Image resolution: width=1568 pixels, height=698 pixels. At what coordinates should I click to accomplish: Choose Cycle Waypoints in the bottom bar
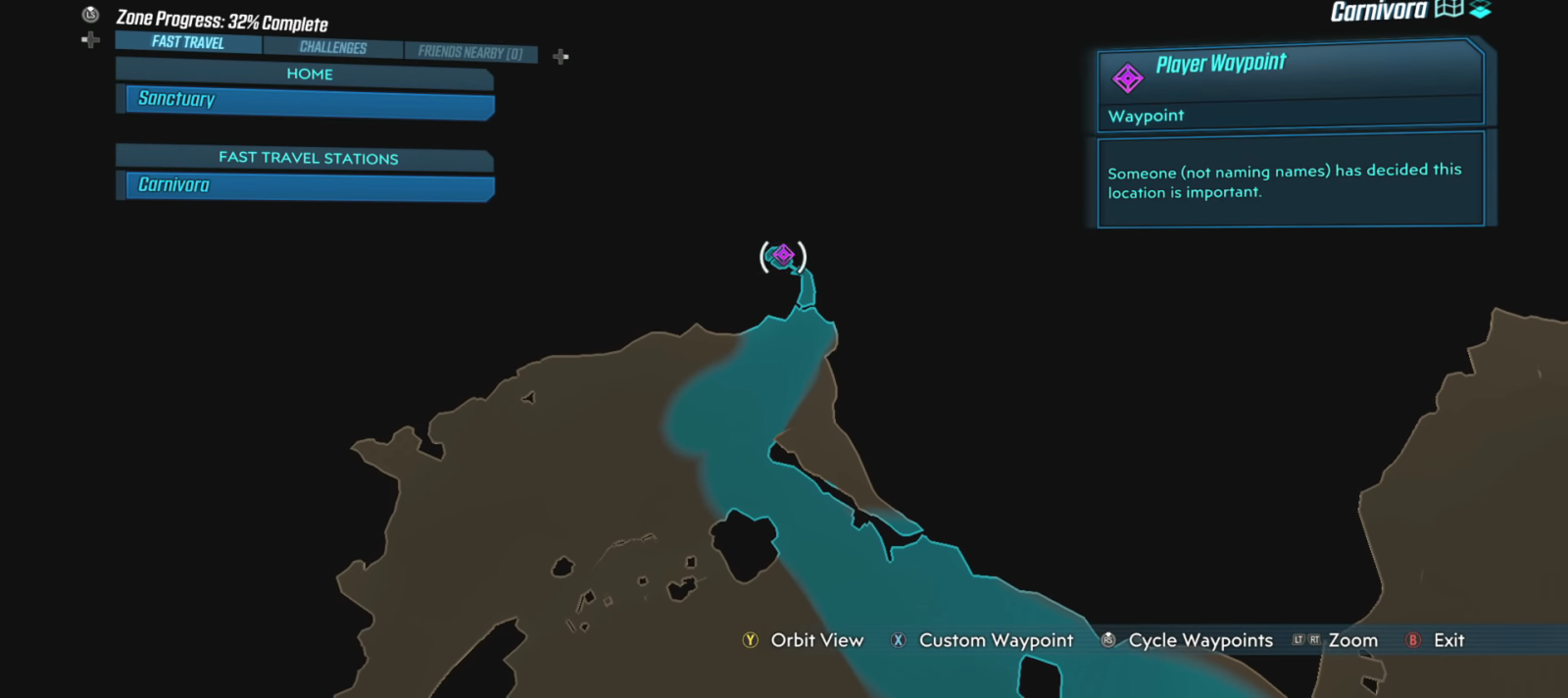click(x=1188, y=640)
